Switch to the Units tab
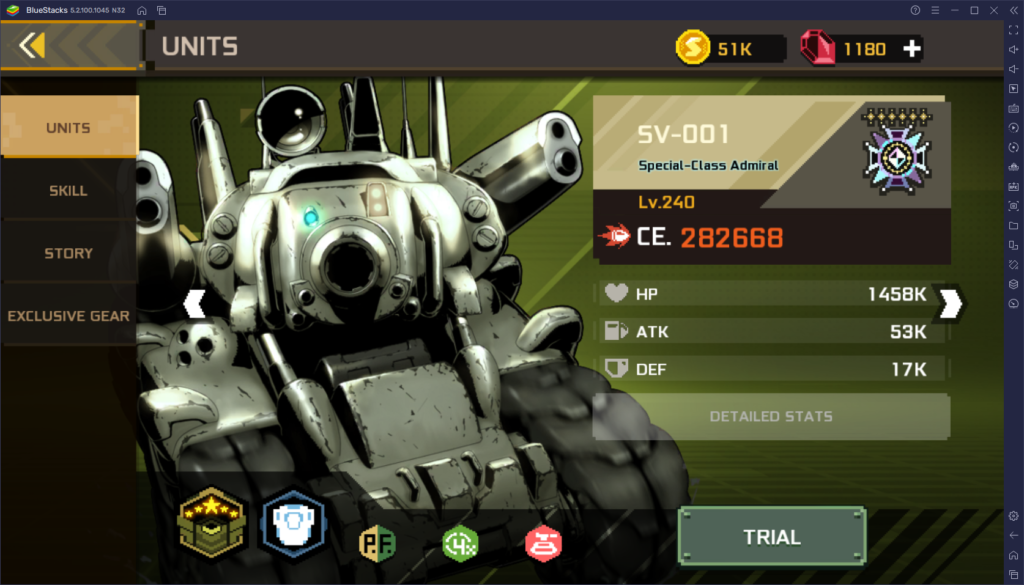The image size is (1024, 585). pyautogui.click(x=68, y=128)
